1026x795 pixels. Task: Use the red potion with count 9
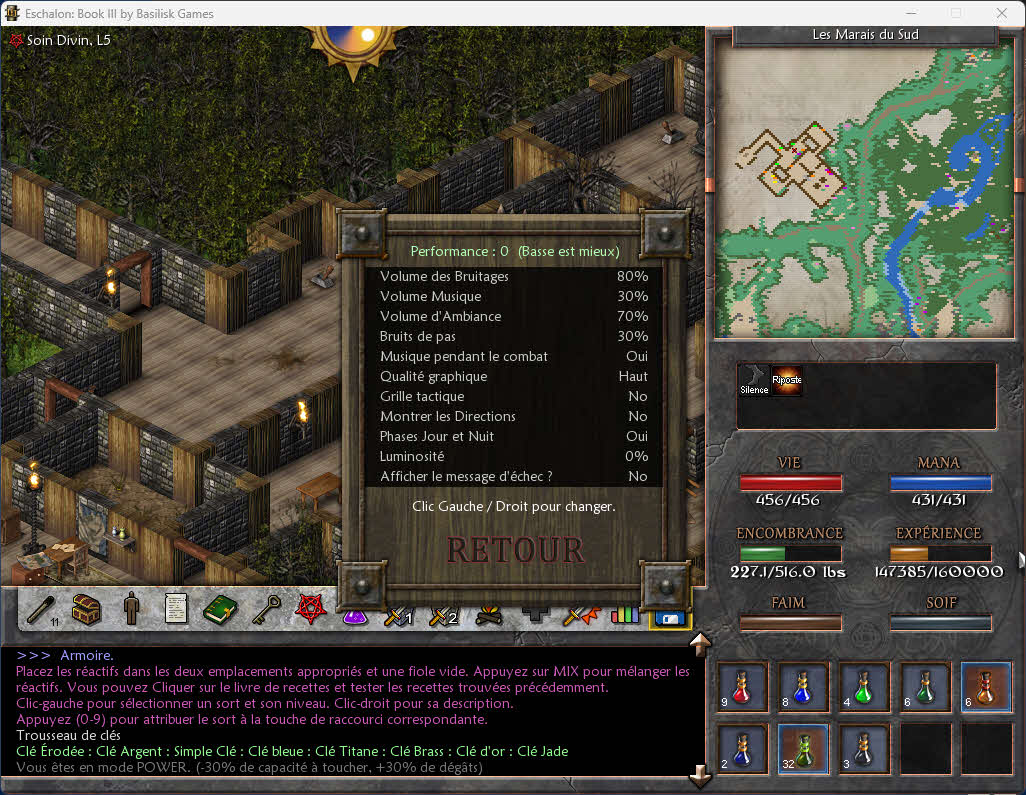click(742, 686)
